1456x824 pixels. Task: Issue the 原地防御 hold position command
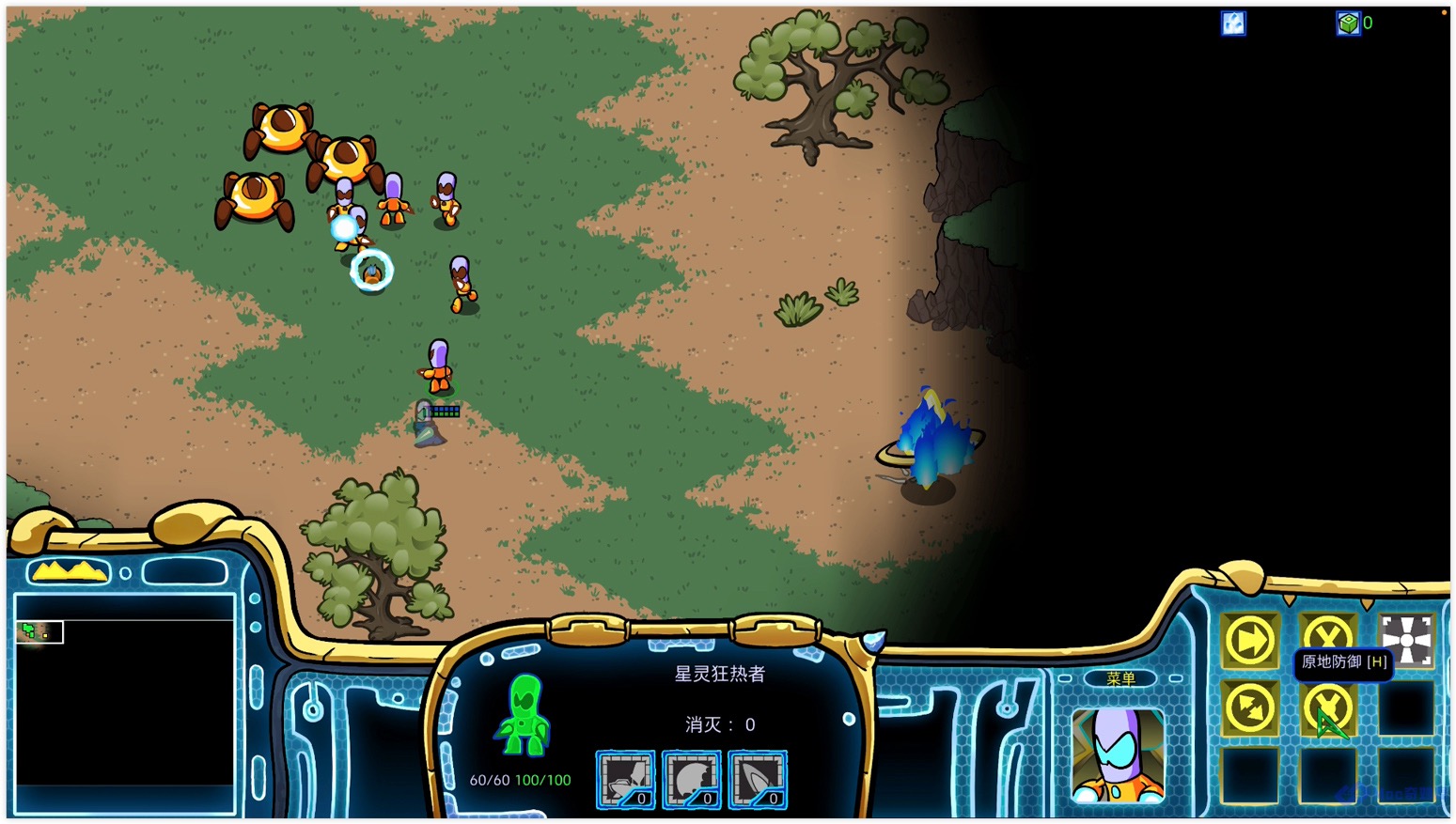pos(1327,708)
